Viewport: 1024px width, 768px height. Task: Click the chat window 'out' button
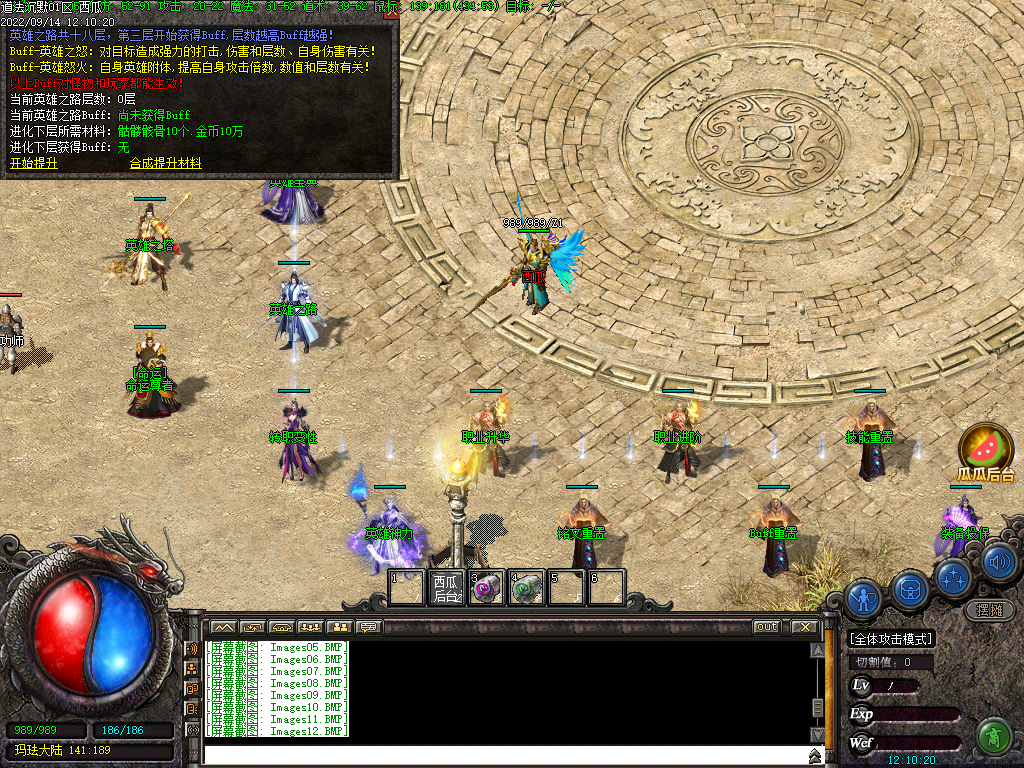coord(766,627)
